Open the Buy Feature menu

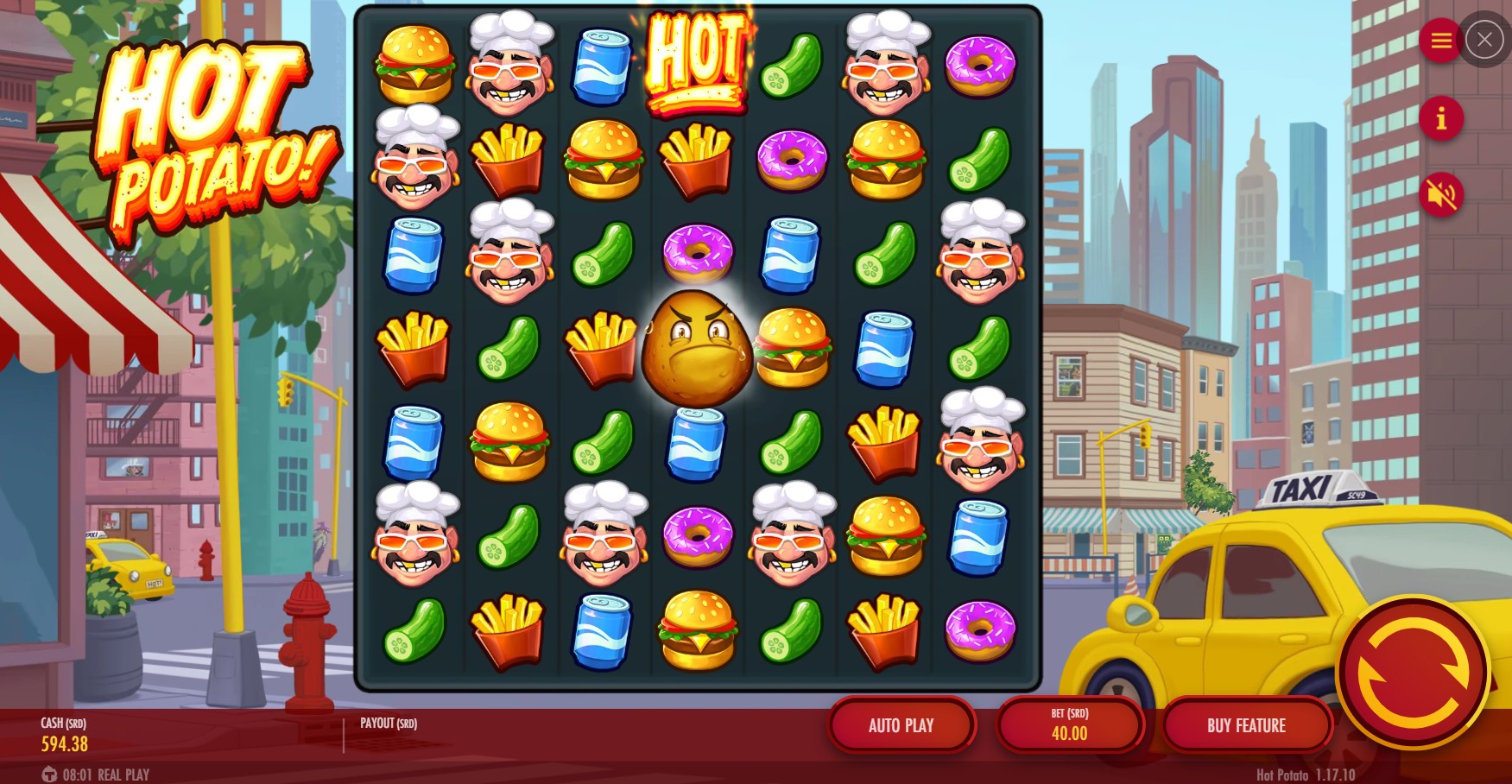tap(1246, 725)
